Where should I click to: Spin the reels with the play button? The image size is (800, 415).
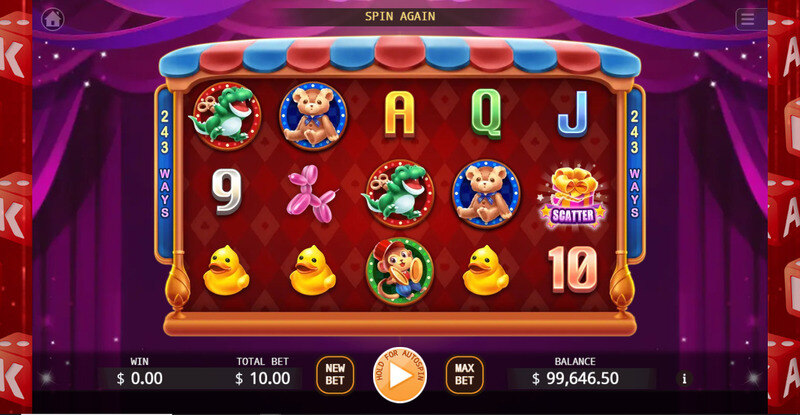point(400,375)
